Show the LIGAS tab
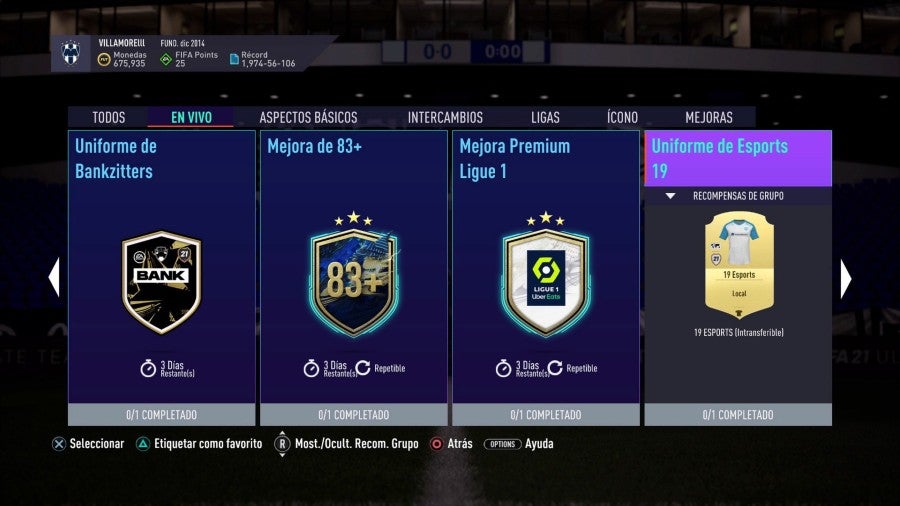 tap(545, 117)
